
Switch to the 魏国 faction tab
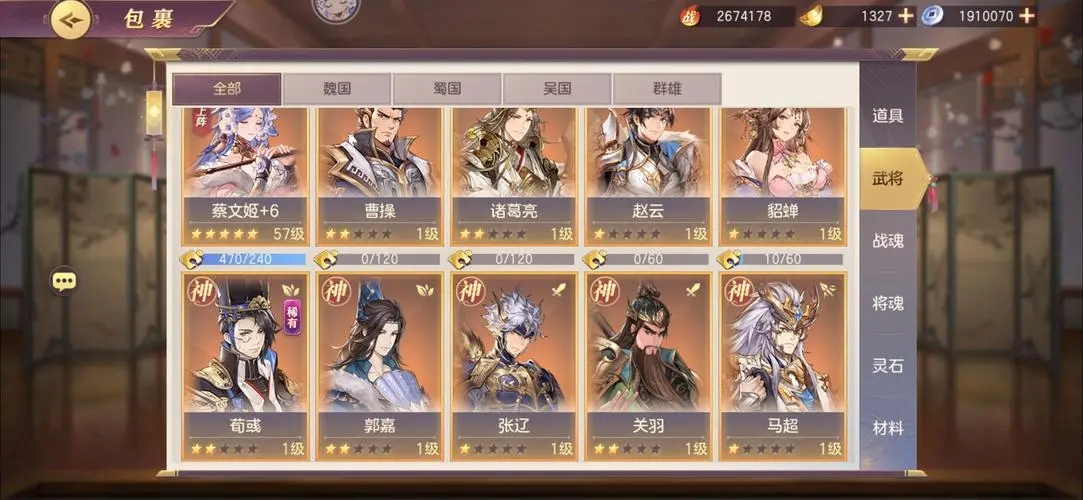337,89
